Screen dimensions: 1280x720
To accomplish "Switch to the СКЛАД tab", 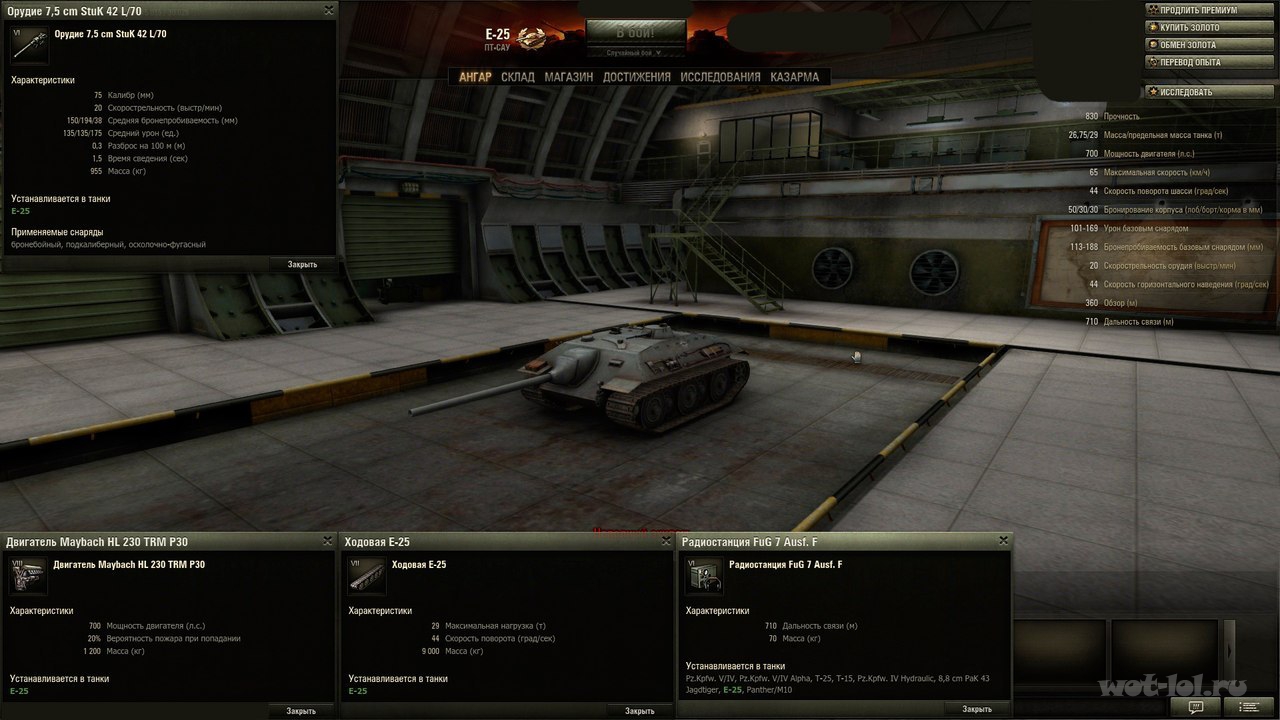I will (x=517, y=77).
